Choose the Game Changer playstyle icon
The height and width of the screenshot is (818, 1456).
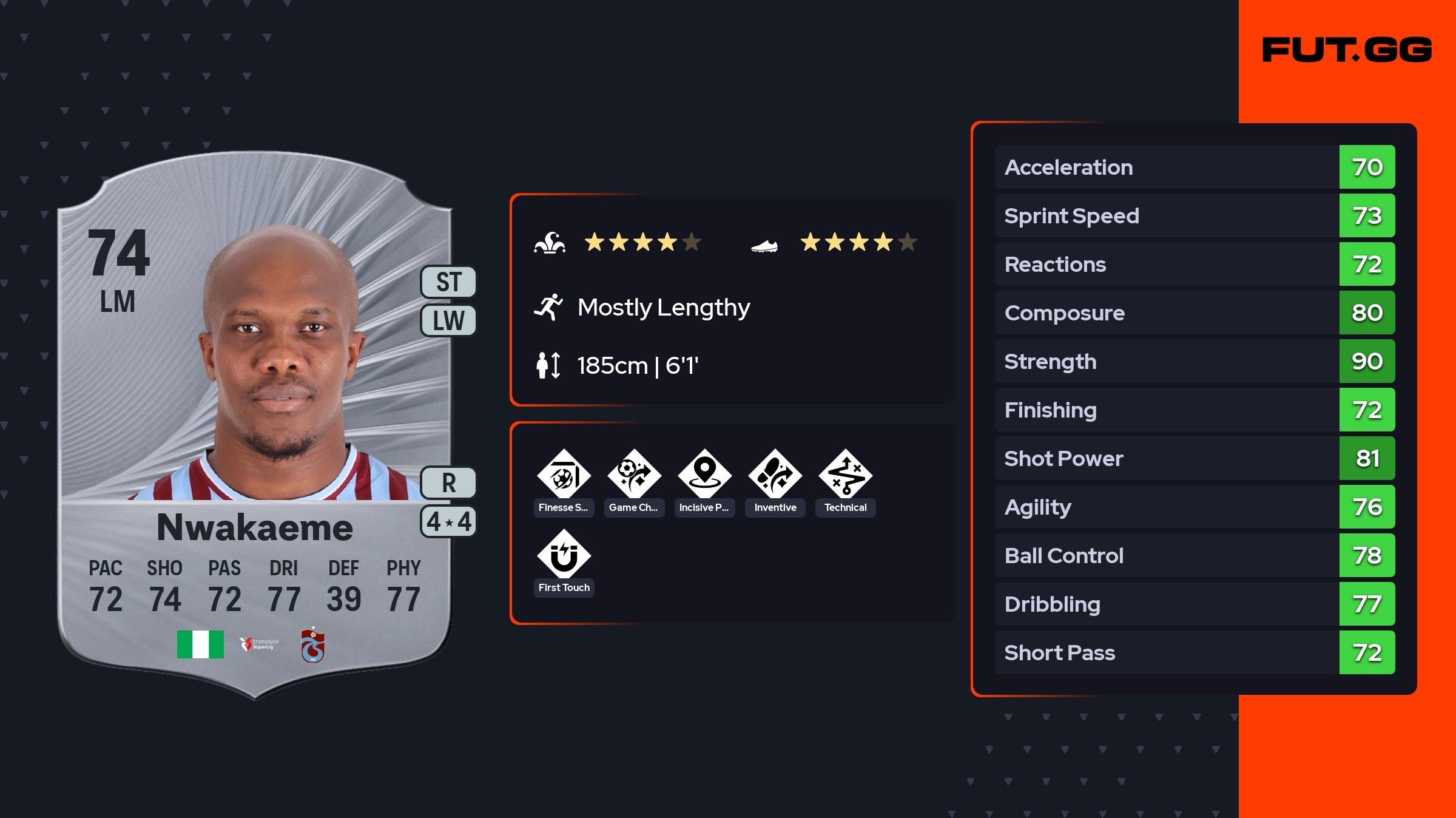tap(634, 475)
